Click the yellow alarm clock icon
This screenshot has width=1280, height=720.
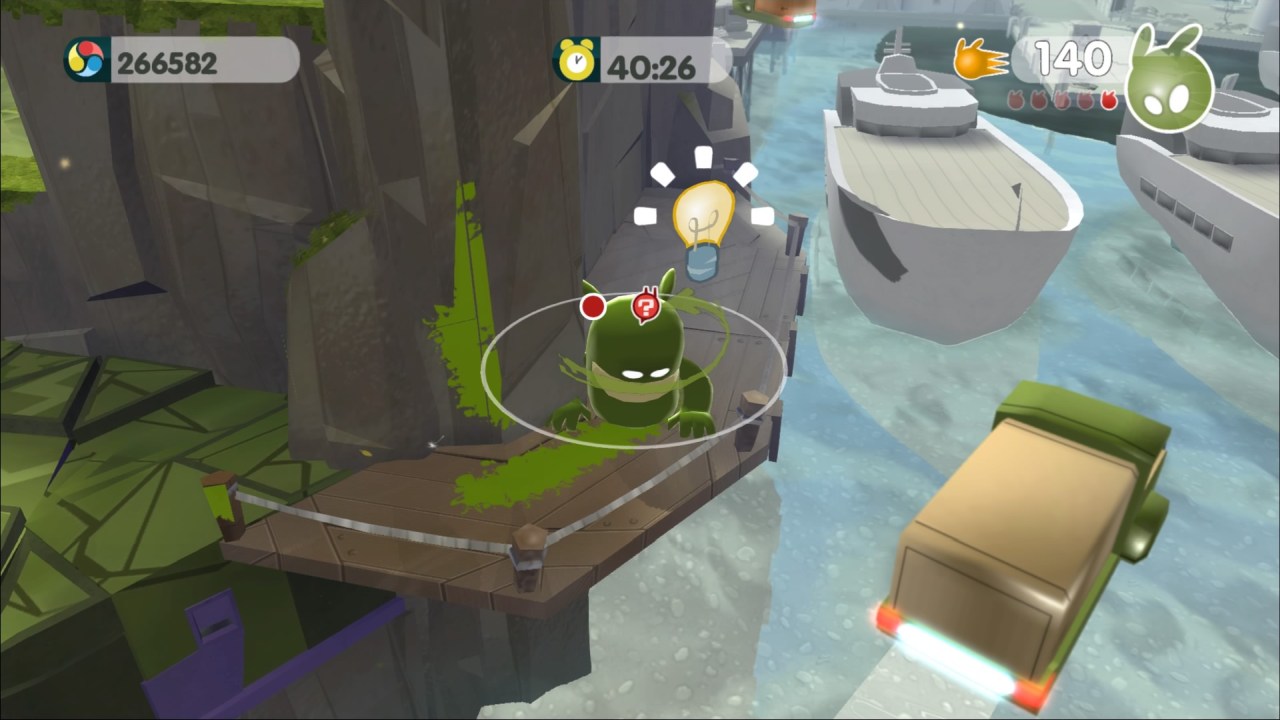(576, 61)
